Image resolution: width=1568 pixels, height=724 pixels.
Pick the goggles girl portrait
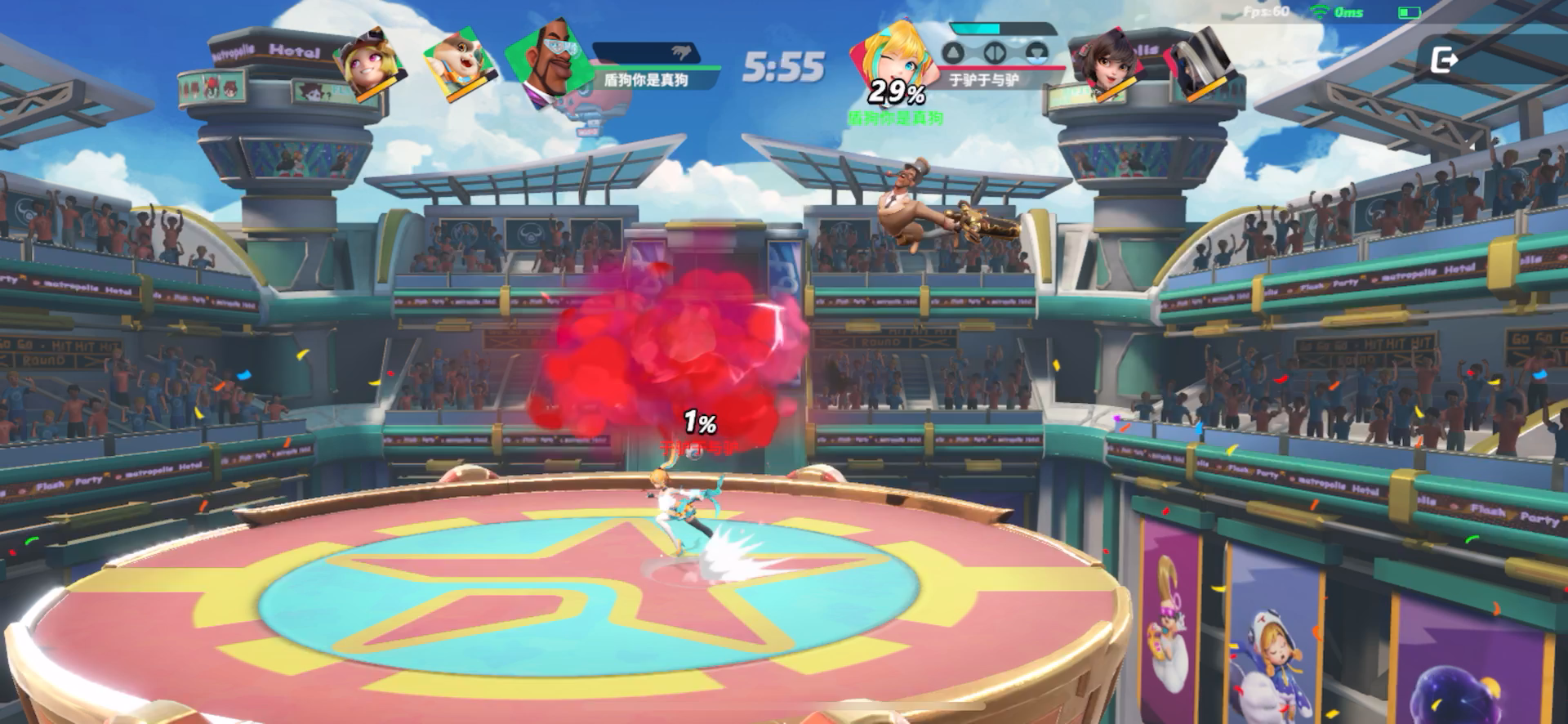(x=372, y=65)
